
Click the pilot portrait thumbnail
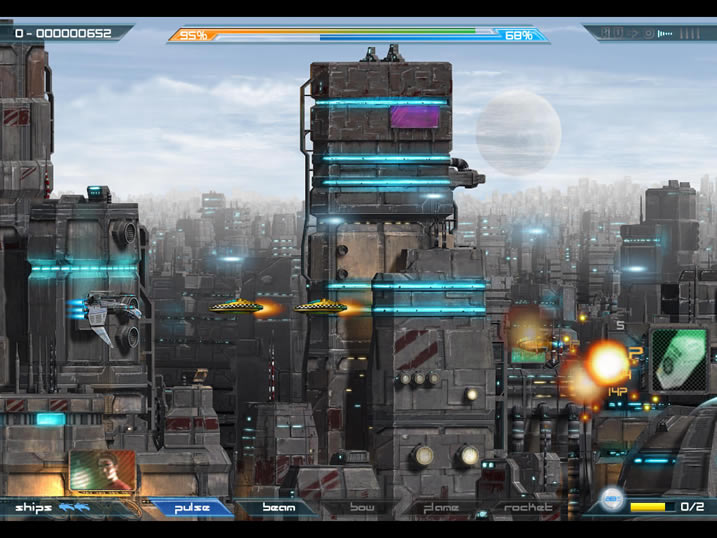[x=103, y=470]
